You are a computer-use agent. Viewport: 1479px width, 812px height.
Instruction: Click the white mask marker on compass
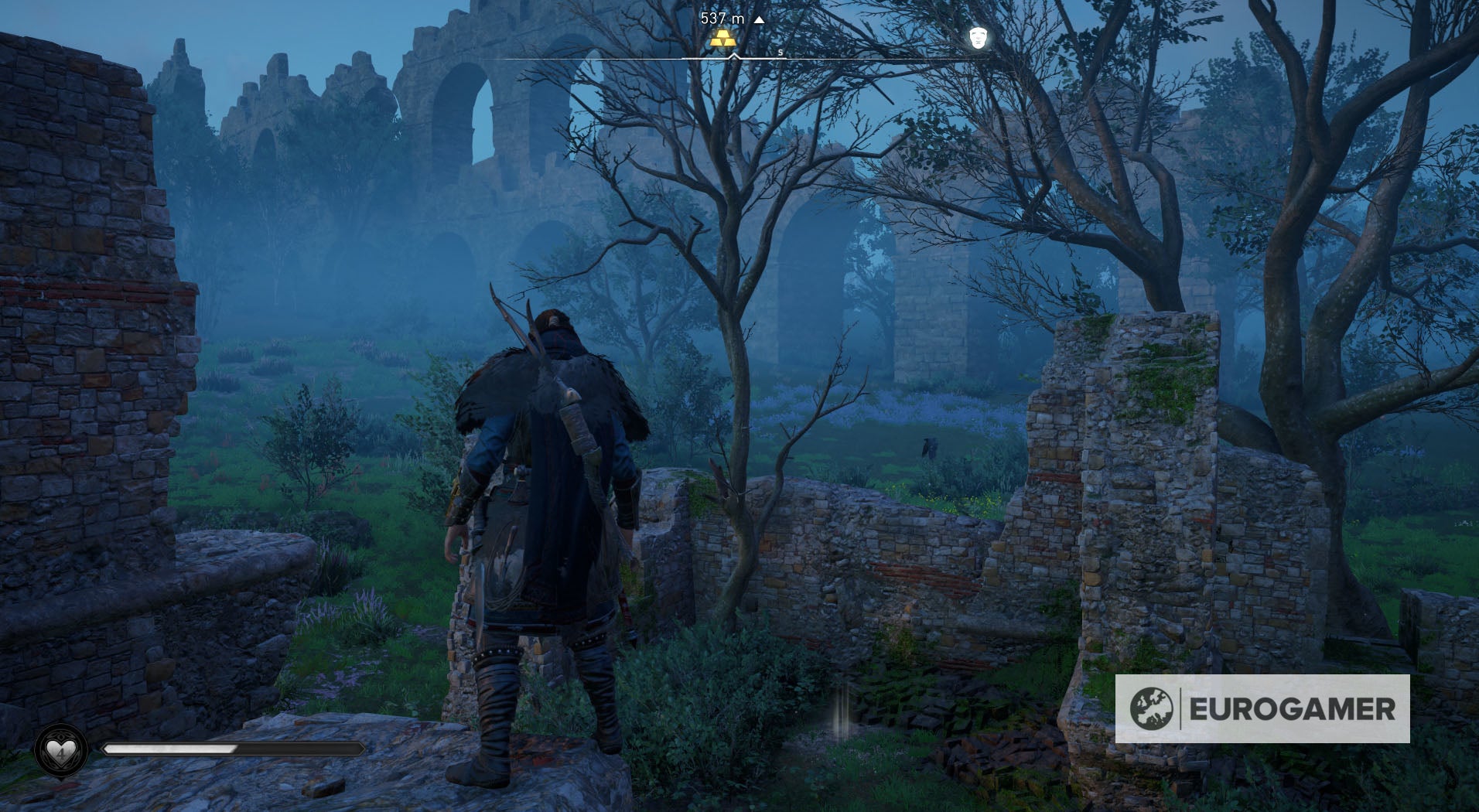coord(978,36)
